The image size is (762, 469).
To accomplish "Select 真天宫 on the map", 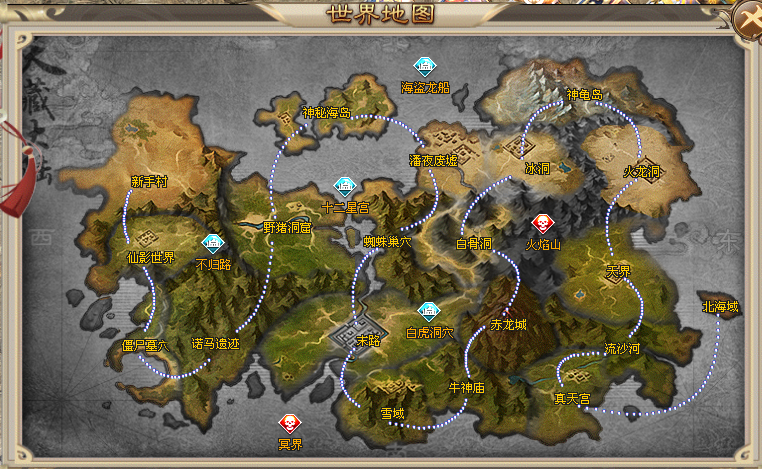I will point(572,398).
